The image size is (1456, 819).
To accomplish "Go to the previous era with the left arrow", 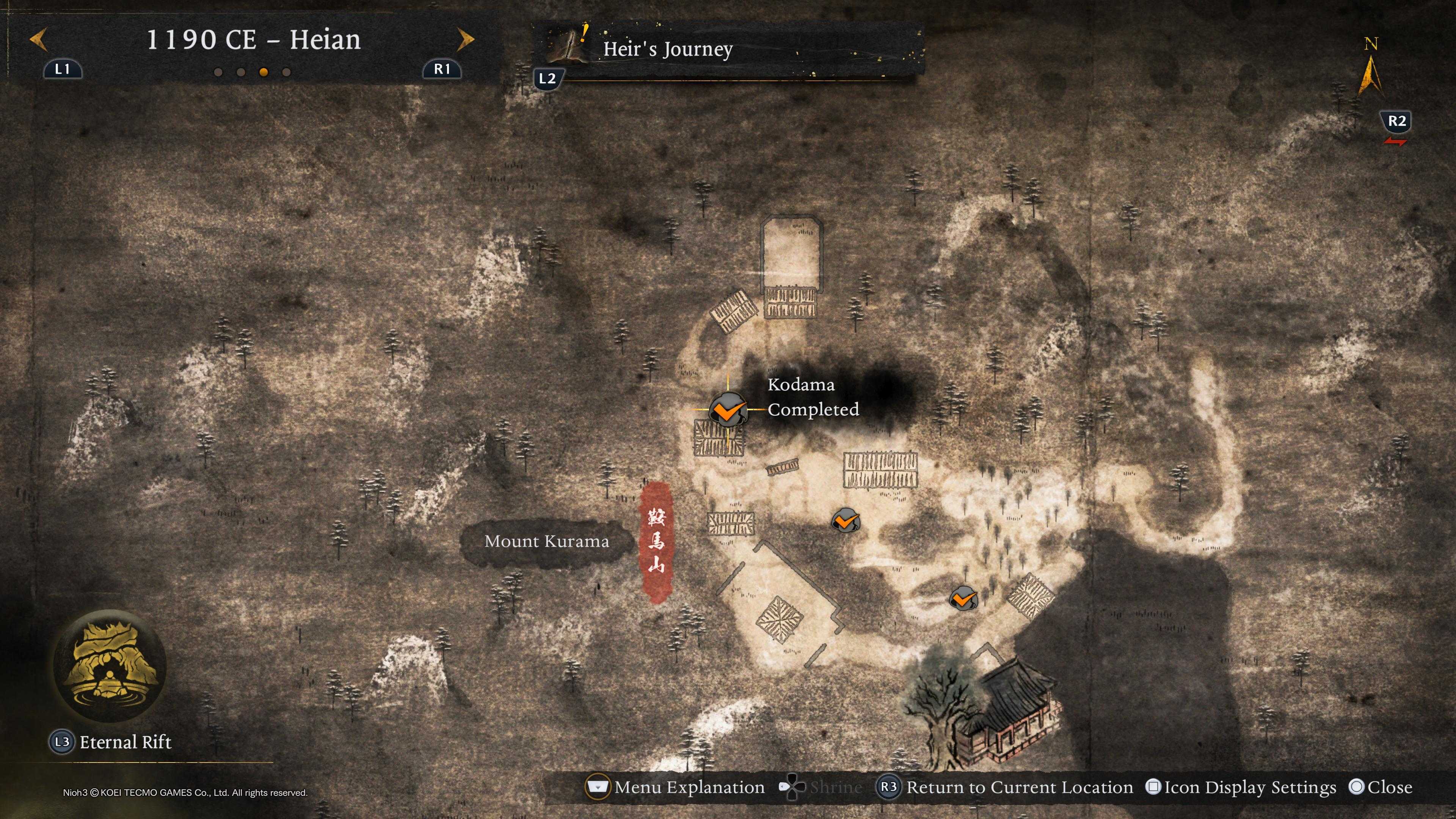I will click(x=38, y=39).
